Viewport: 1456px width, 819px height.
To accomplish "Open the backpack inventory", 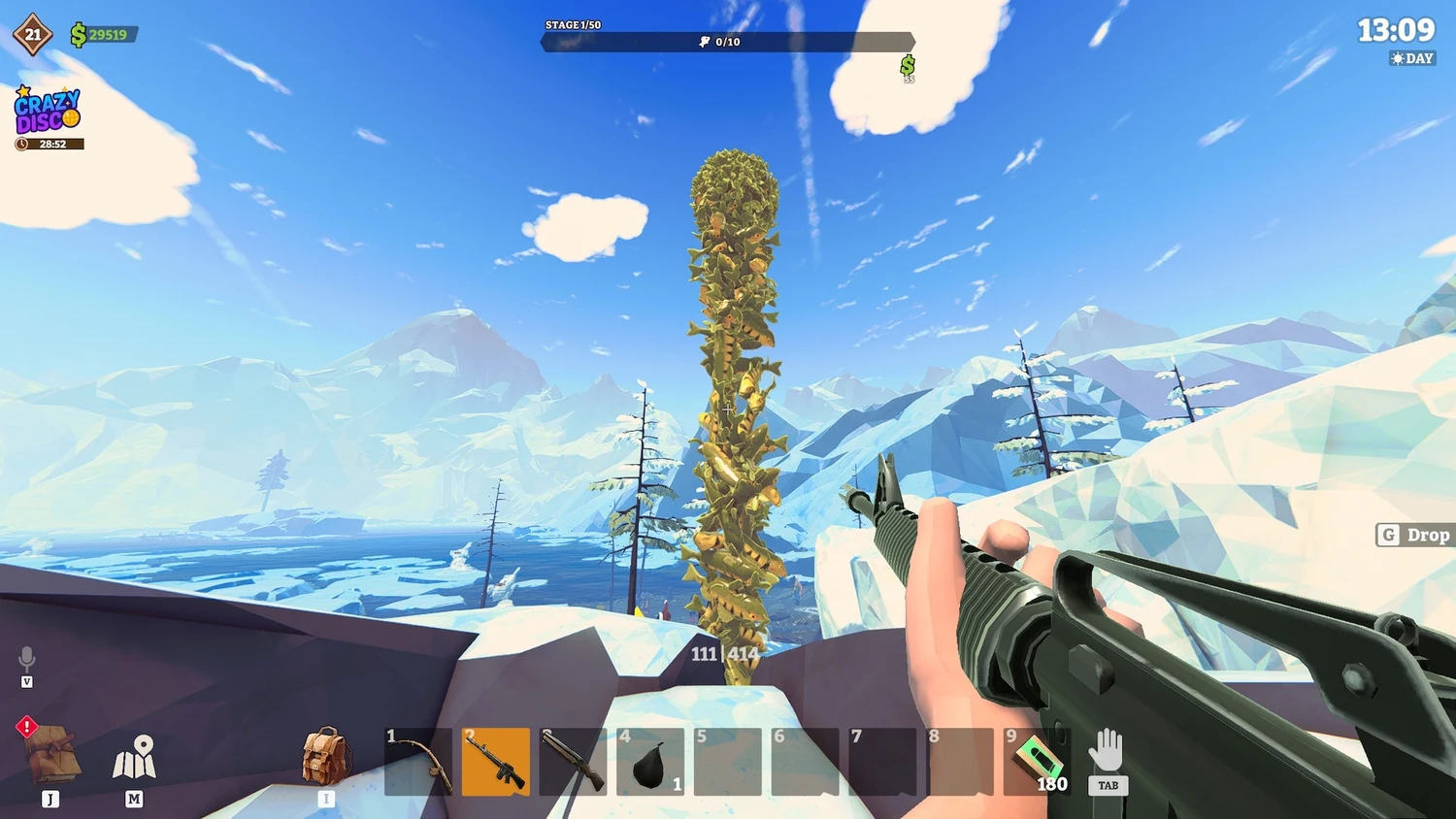I will click(x=325, y=756).
